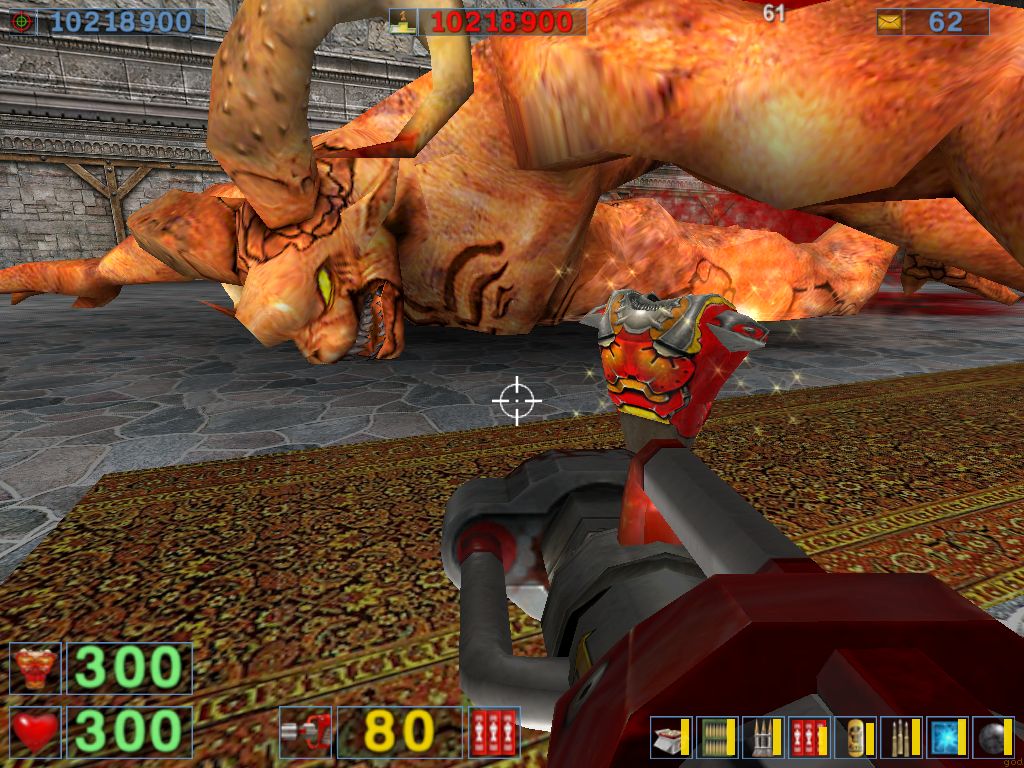
Task: Choose the blue electricity cell ammo icon
Action: [x=945, y=737]
